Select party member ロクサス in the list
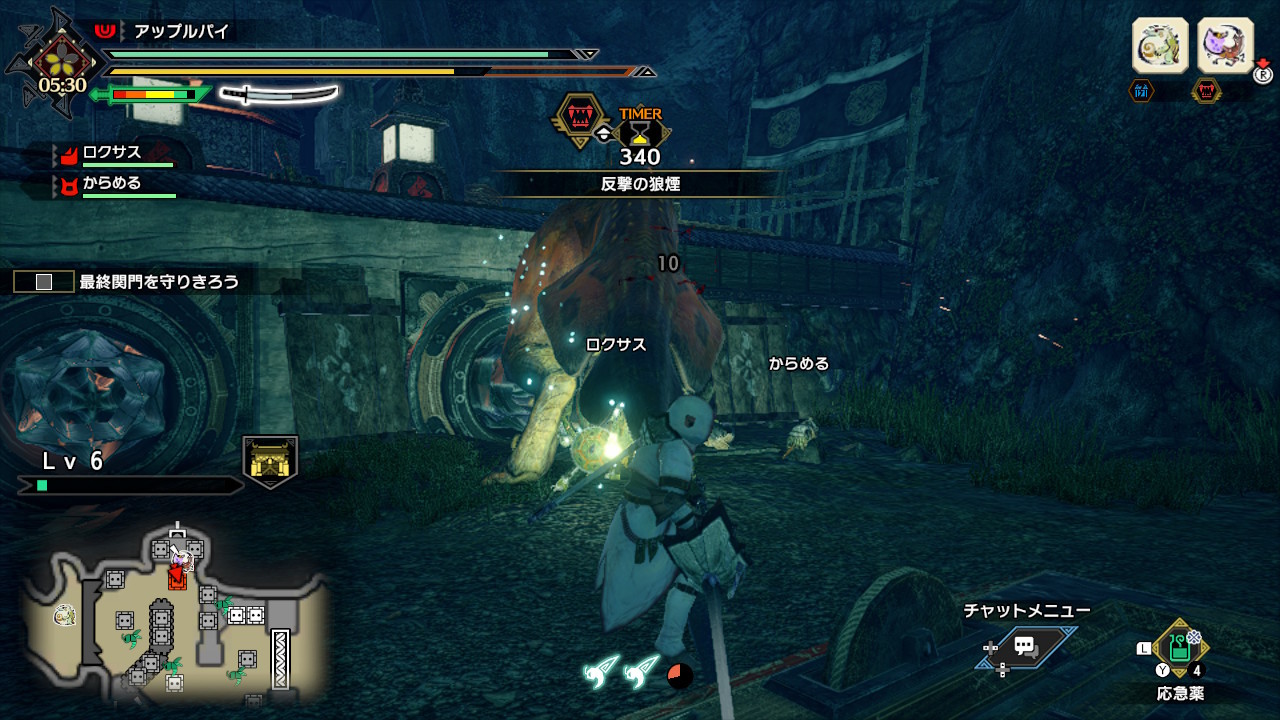The image size is (1280, 720). pos(112,153)
